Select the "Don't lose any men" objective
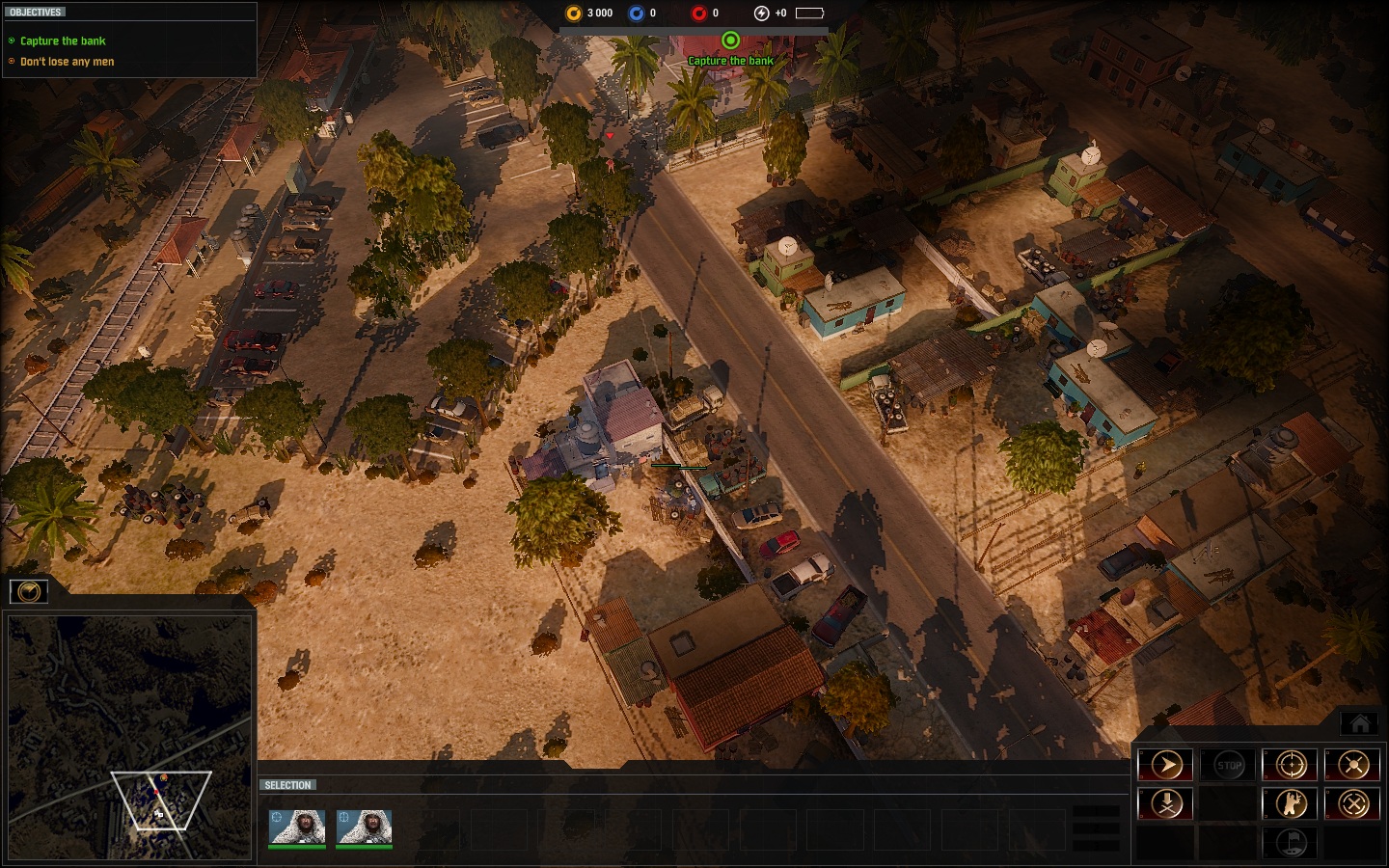 [67, 62]
